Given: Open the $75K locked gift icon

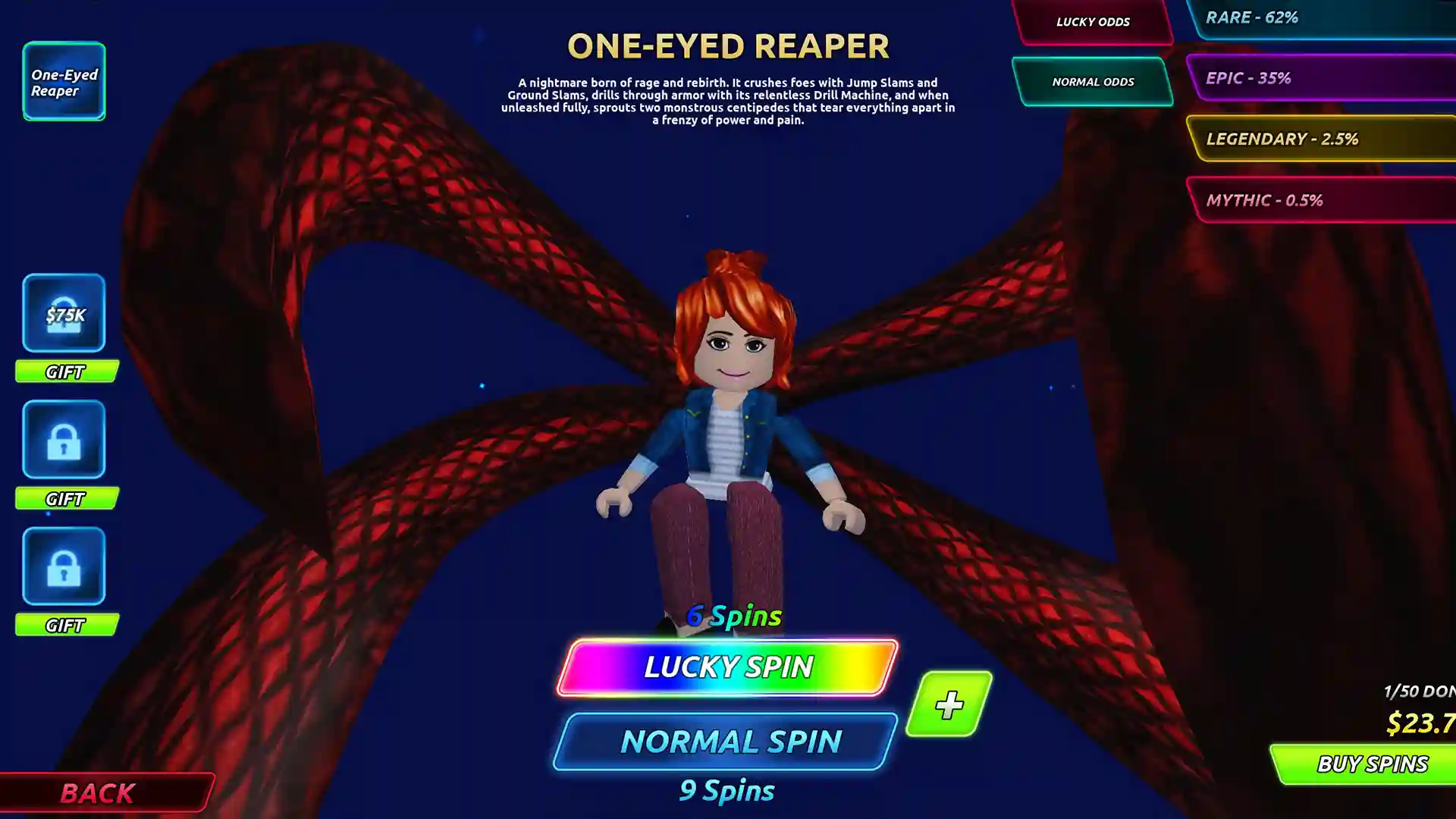Looking at the screenshot, I should tap(64, 313).
